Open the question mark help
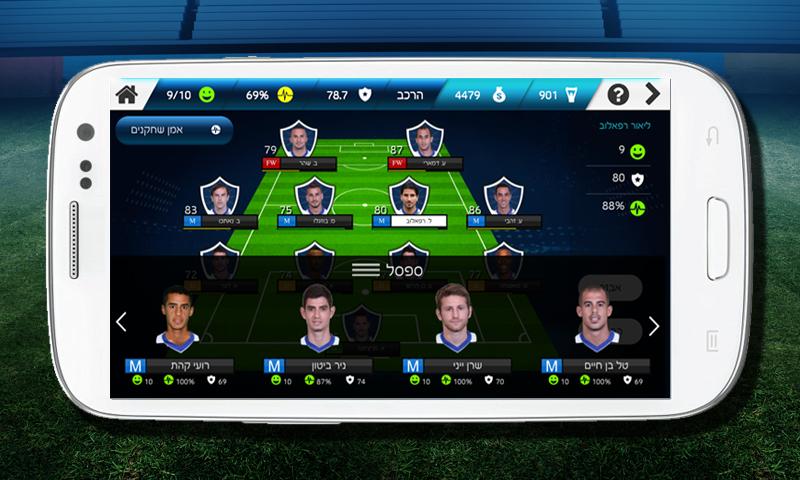The height and width of the screenshot is (480, 800). point(619,96)
